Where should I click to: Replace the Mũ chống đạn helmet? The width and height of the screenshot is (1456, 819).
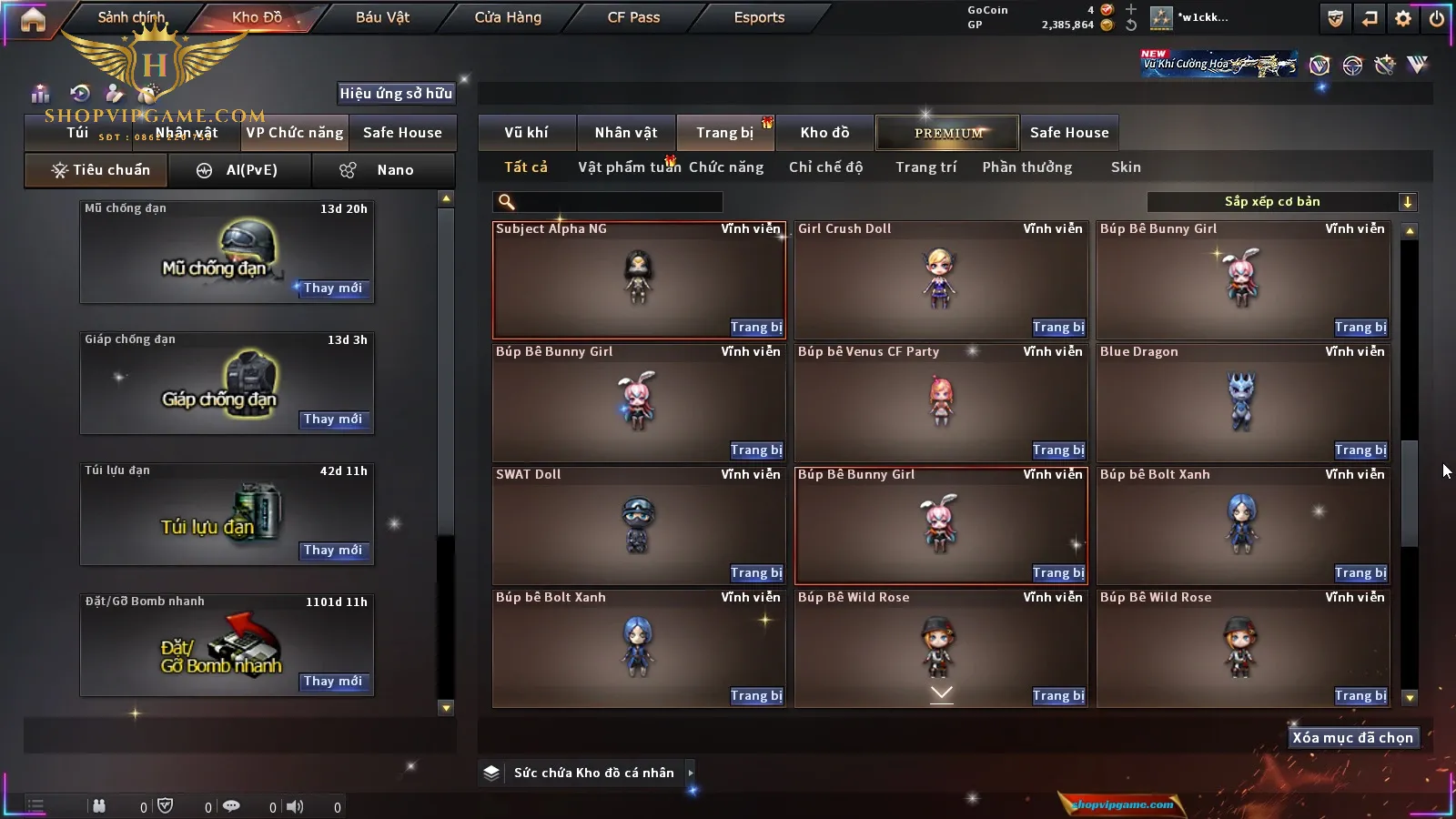click(x=333, y=288)
